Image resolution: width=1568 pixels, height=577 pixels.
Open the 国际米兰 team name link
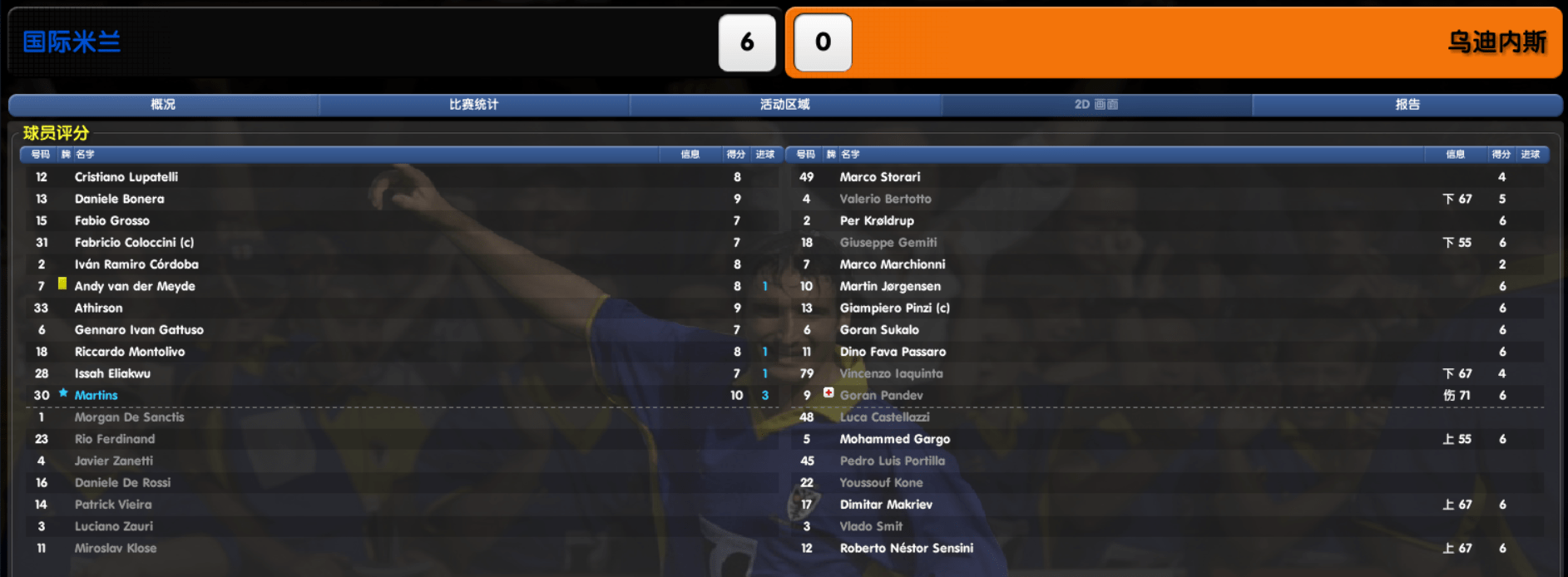click(72, 42)
